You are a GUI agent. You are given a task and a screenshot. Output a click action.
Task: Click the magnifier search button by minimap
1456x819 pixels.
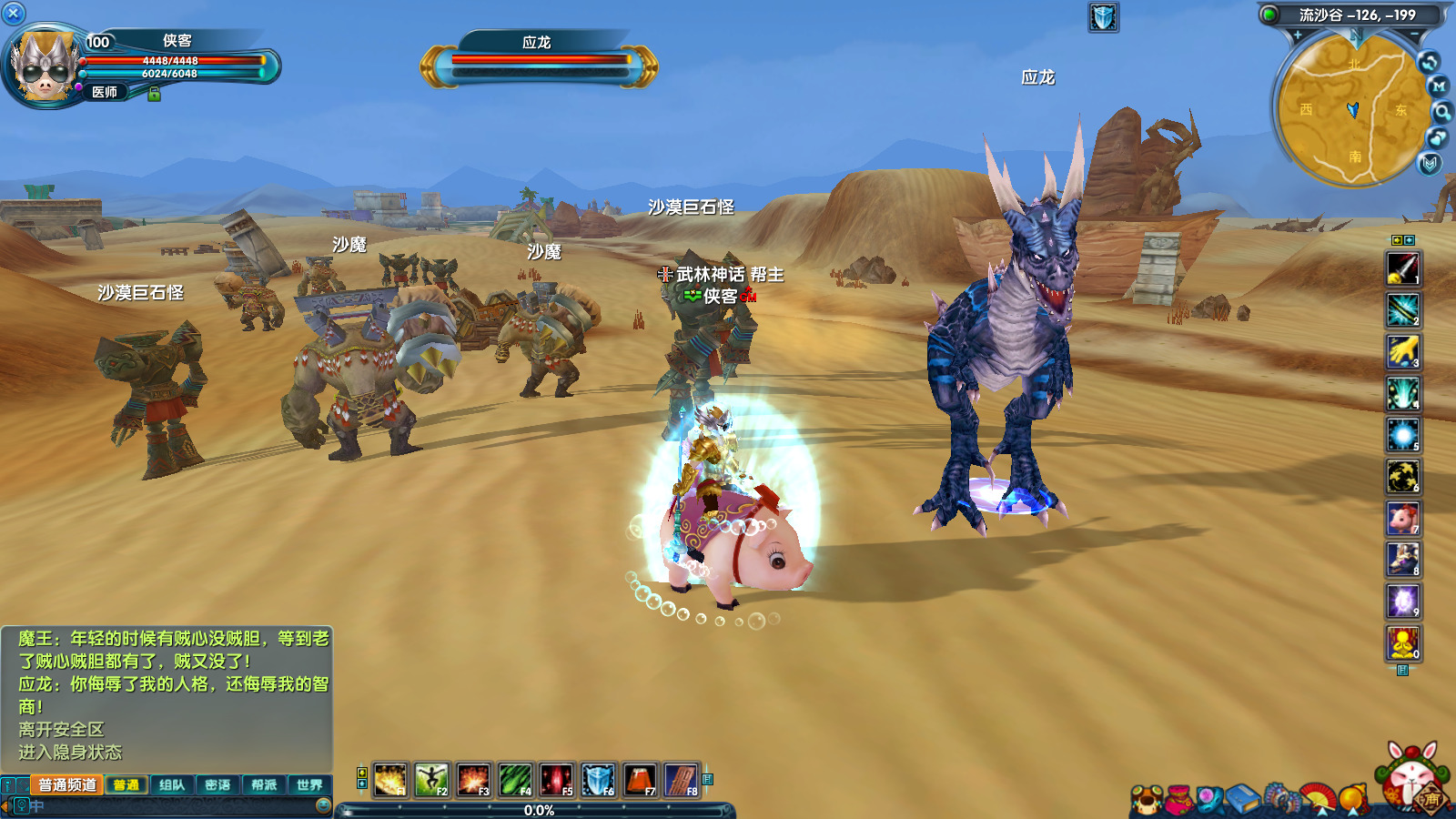coord(1442,112)
